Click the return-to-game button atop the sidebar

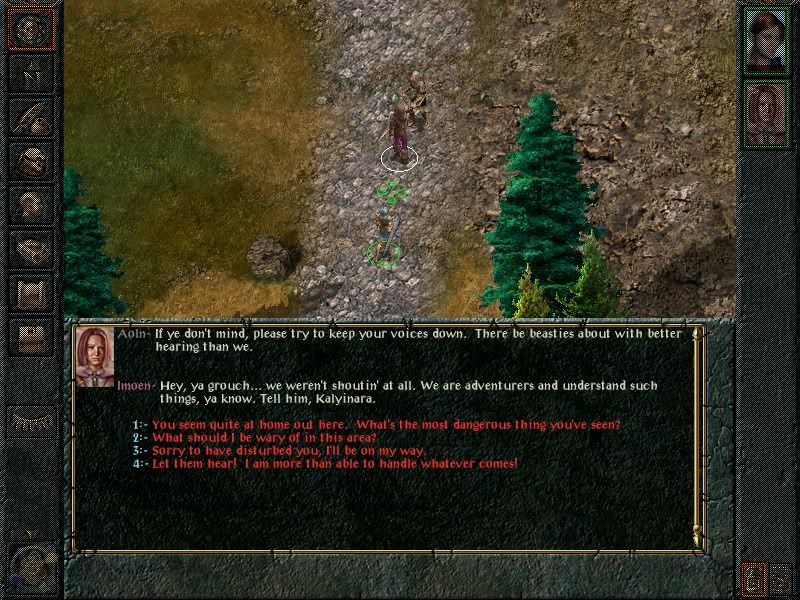pos(31,29)
